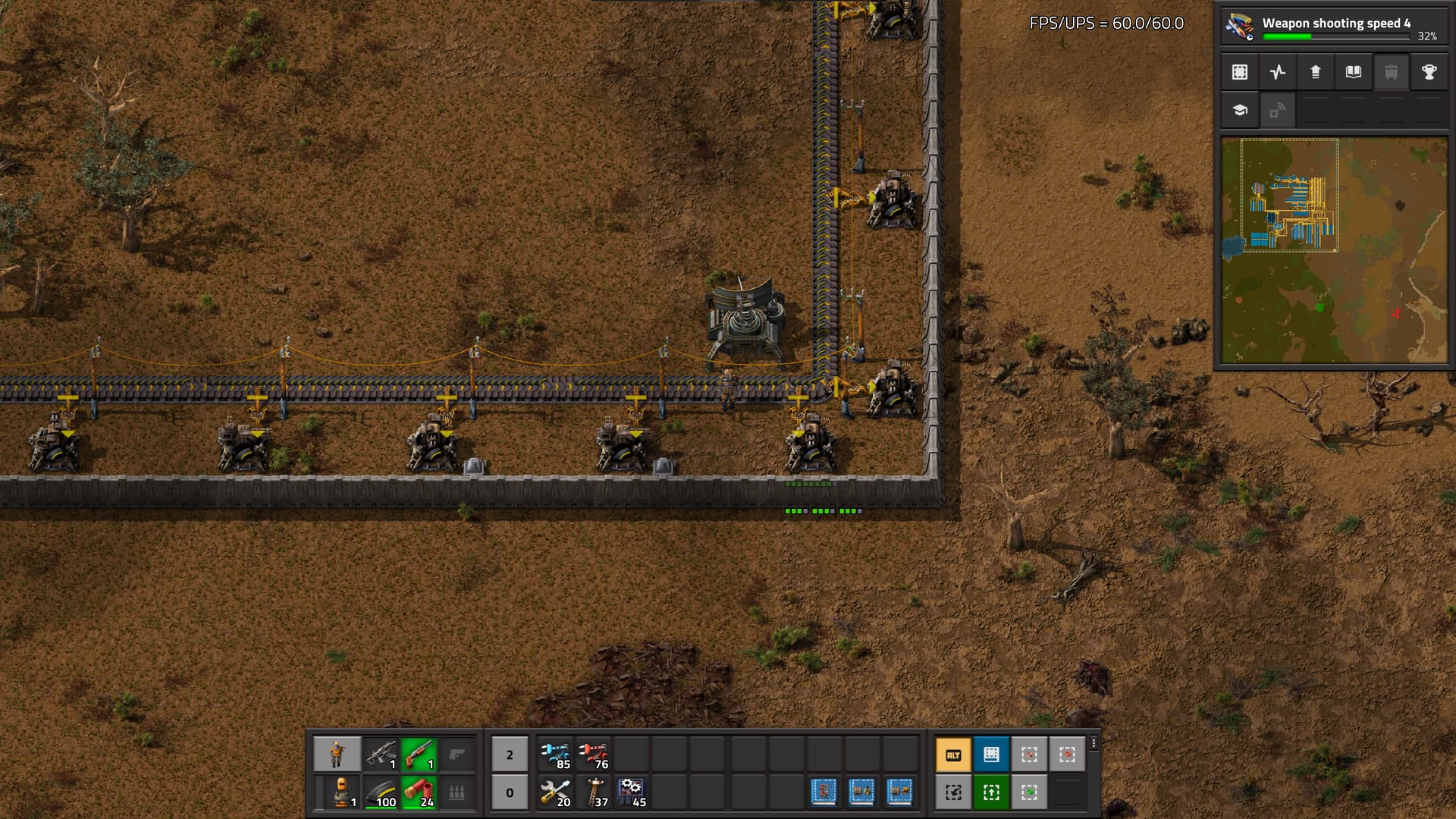Pick the blue inserter stack of 85
The height and width of the screenshot is (819, 1456).
(x=556, y=755)
